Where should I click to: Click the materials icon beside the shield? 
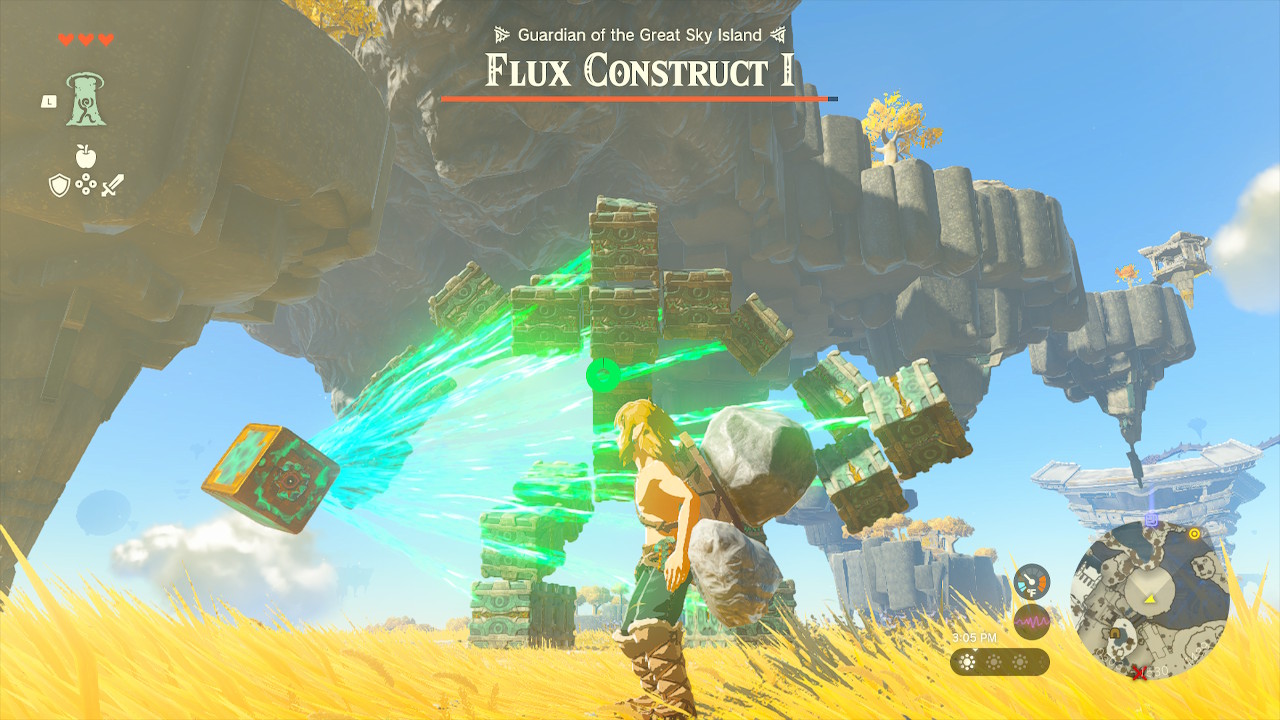click(x=85, y=183)
